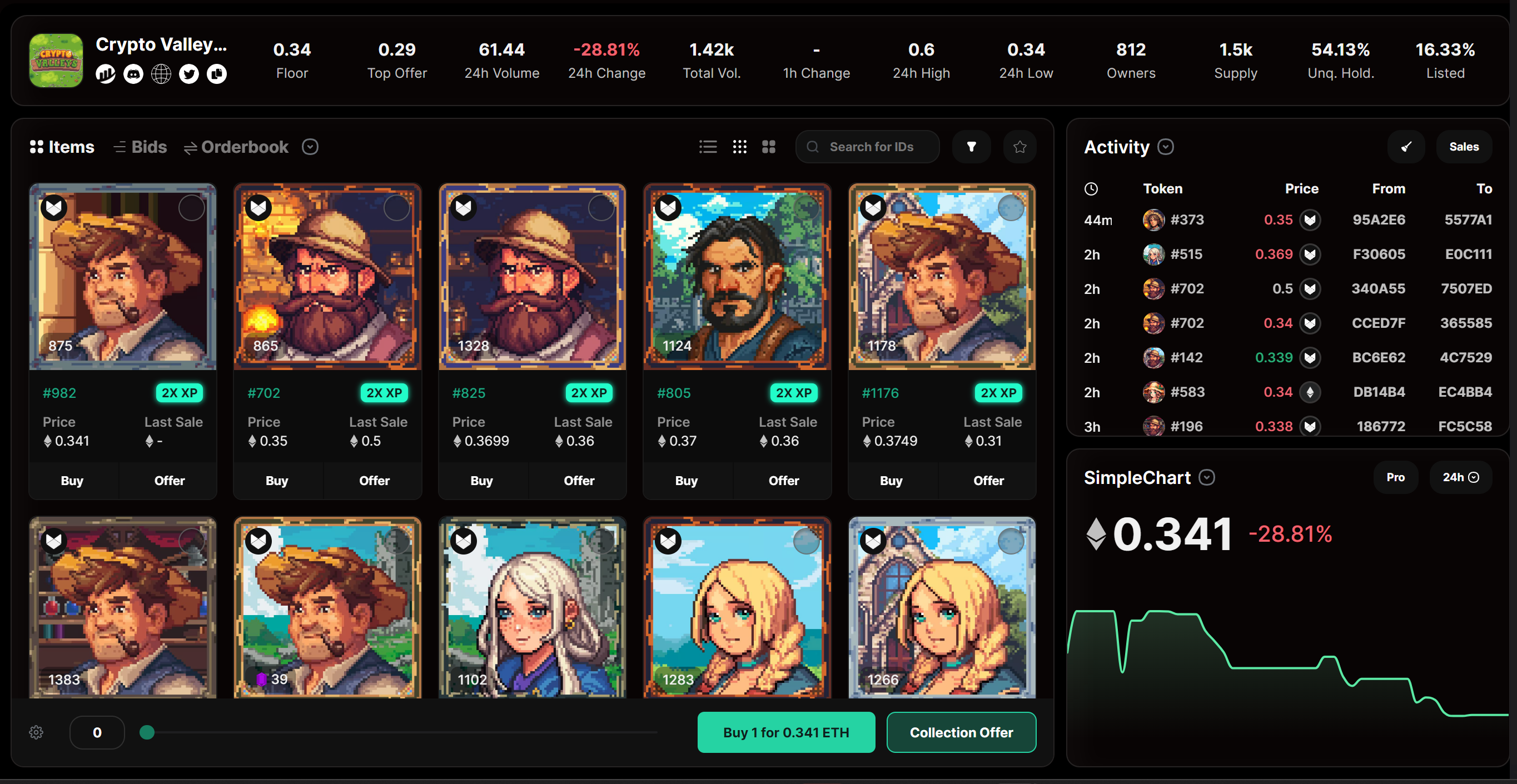
Task: Open the favorites star icon
Action: tap(1020, 147)
